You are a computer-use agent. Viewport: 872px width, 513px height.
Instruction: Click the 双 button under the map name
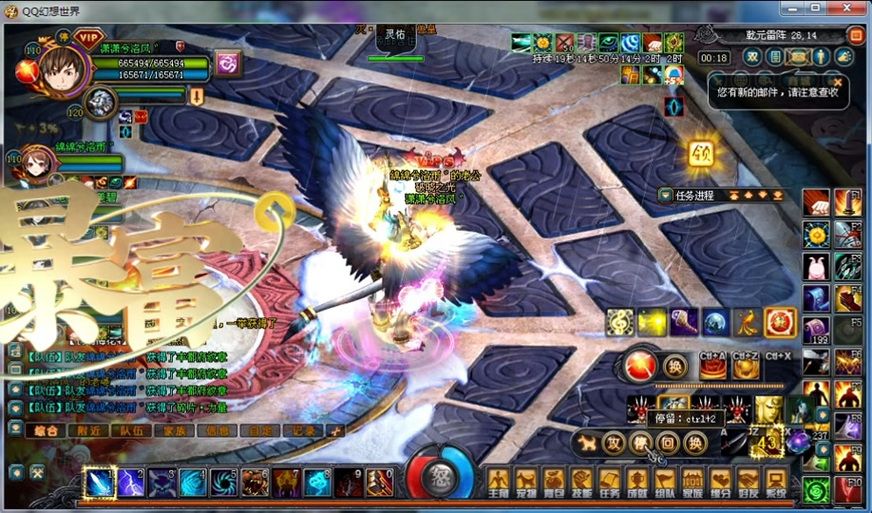(x=751, y=57)
